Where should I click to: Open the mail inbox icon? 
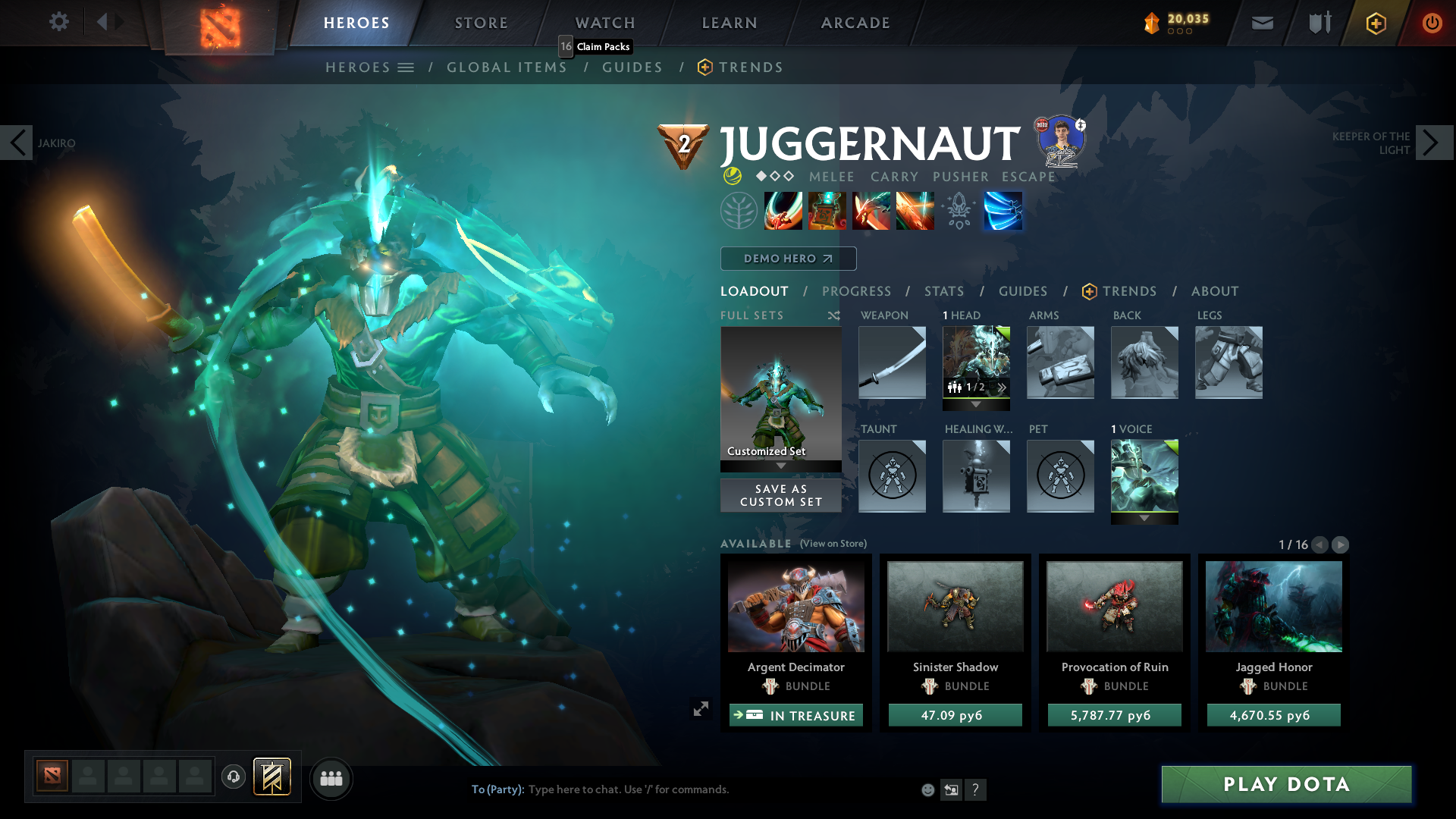point(1261,23)
